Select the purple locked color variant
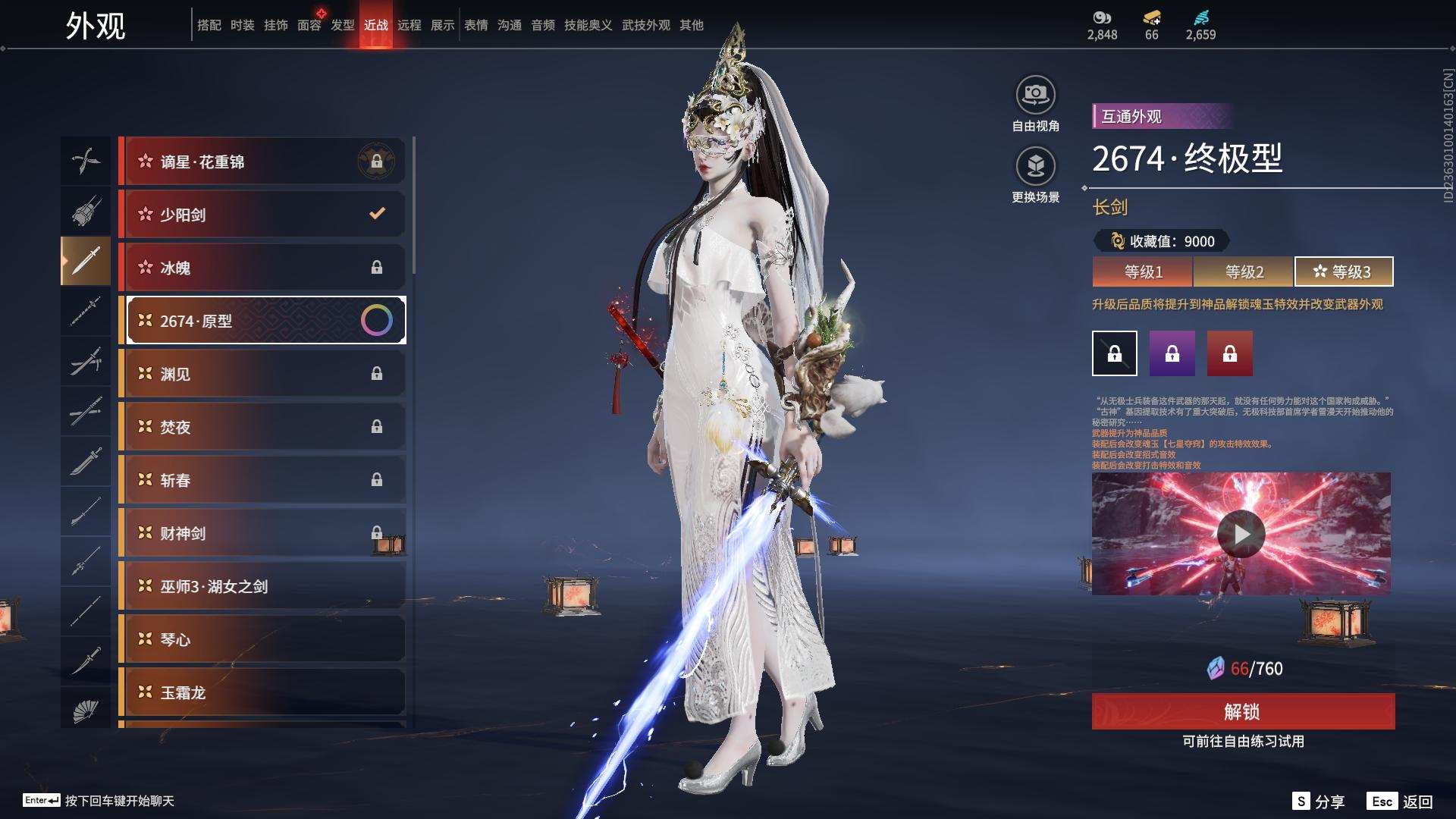This screenshot has height=819, width=1456. pos(1172,353)
